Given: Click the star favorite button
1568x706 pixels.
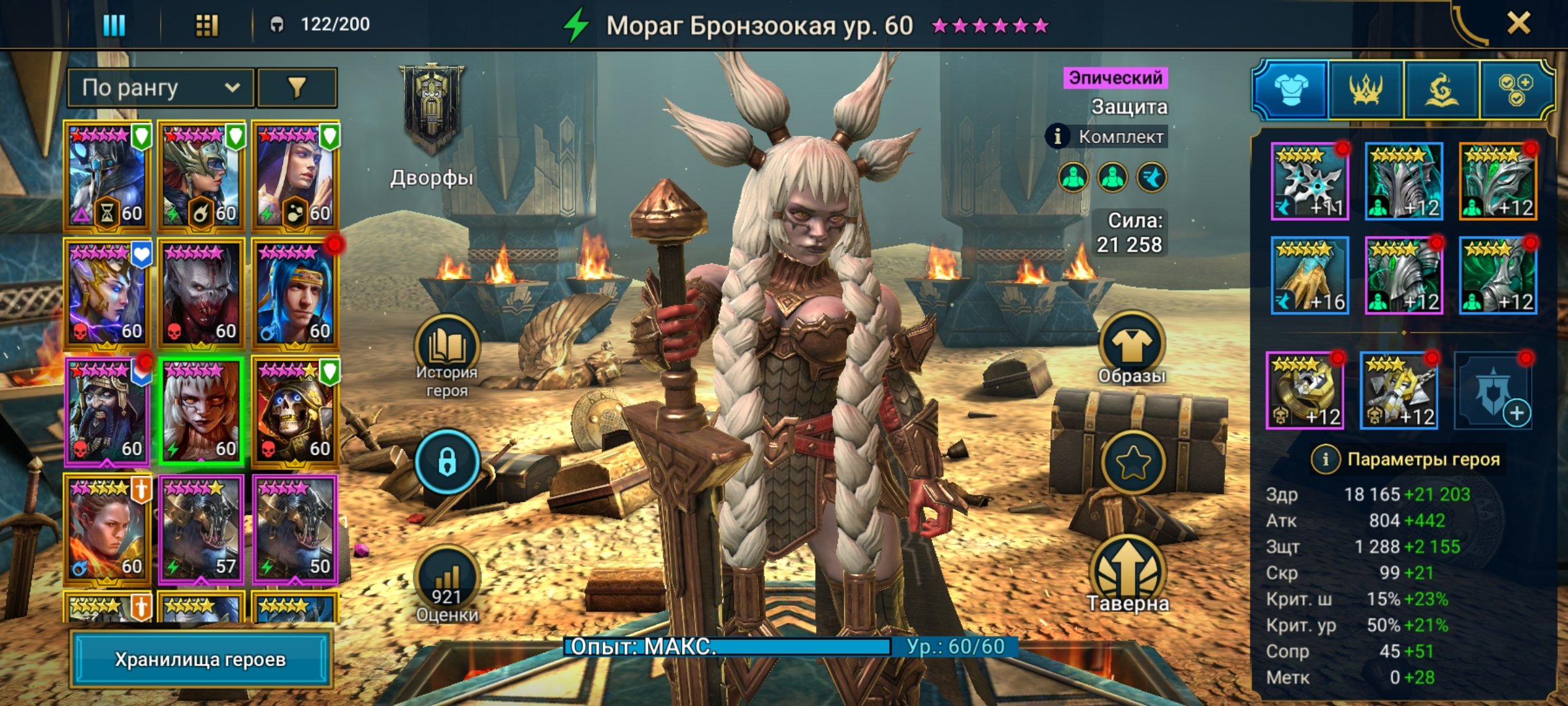Looking at the screenshot, I should pos(1132,462).
